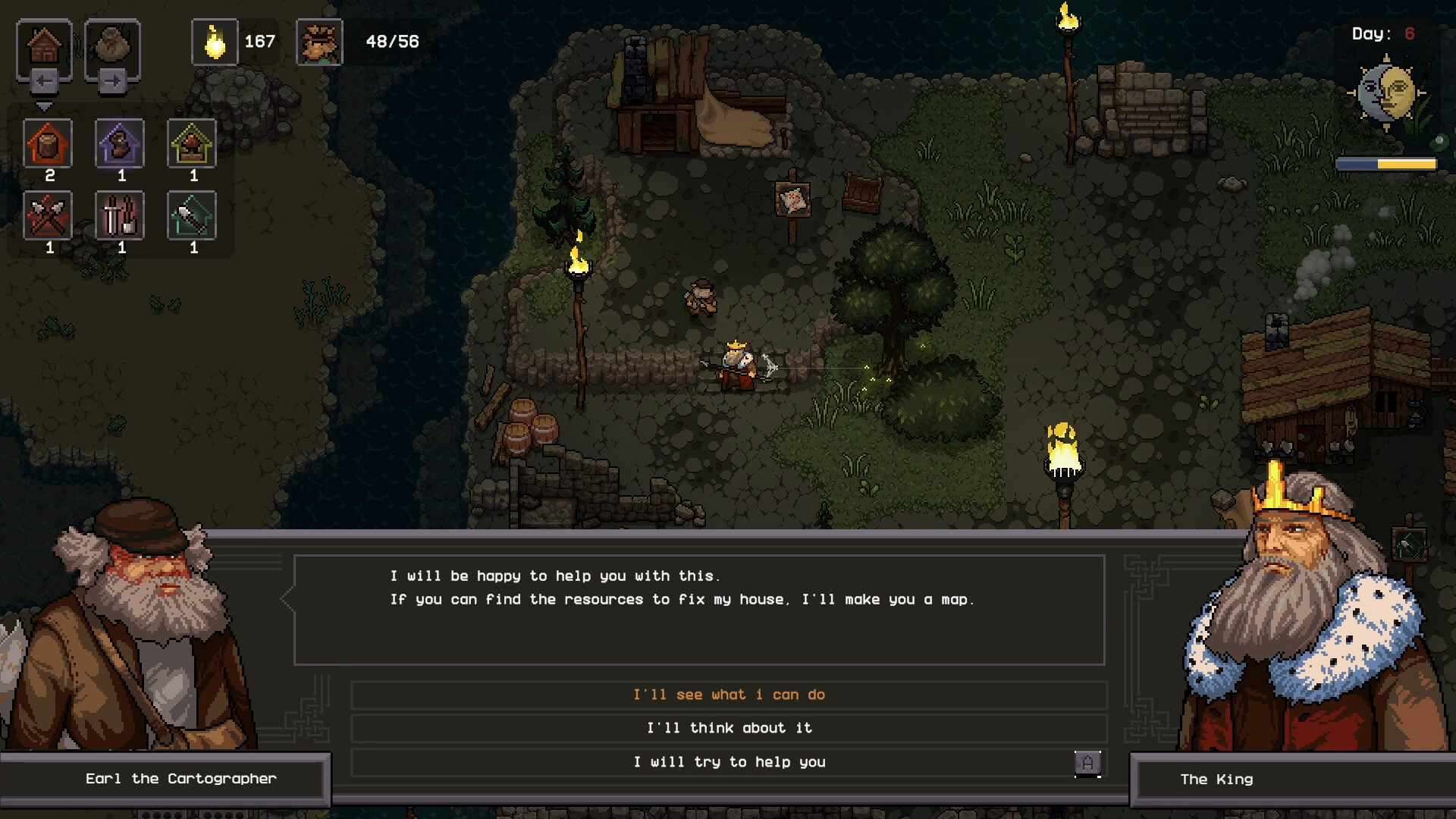Click the yellow flame resource icon
The height and width of the screenshot is (819, 1456).
pos(215,42)
